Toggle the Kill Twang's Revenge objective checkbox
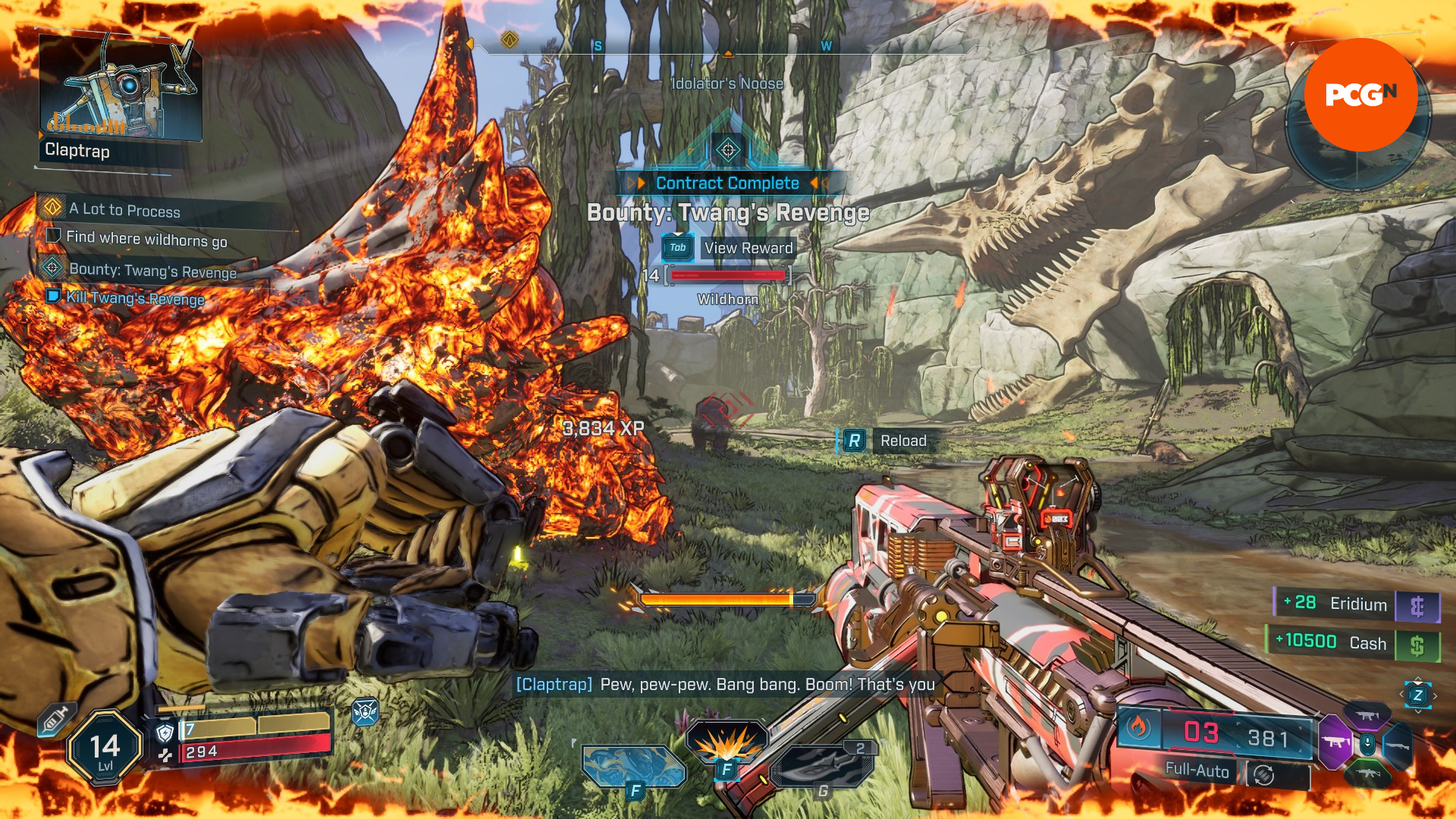 click(x=52, y=299)
